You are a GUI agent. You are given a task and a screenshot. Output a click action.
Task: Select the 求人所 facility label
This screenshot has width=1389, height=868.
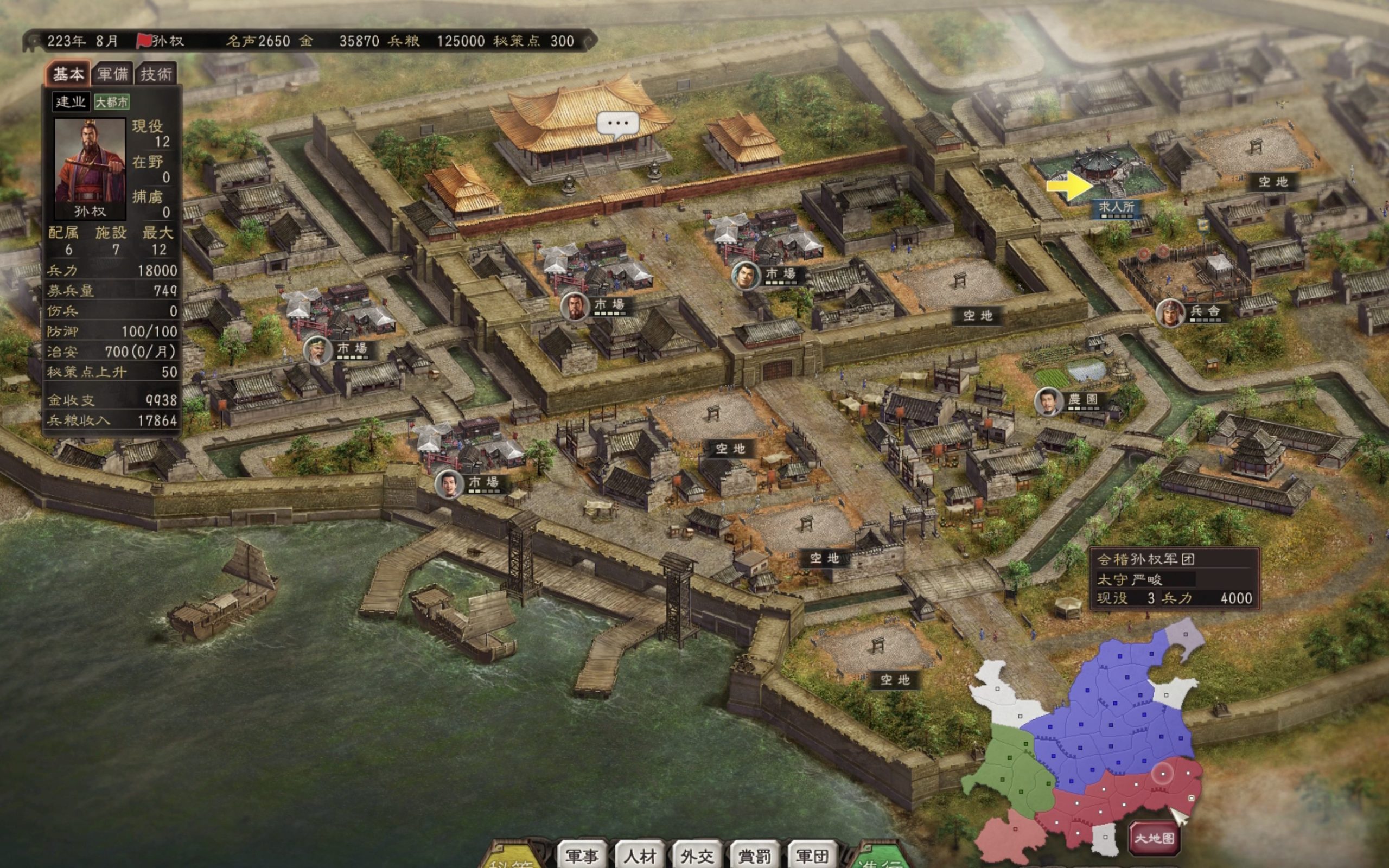point(1117,207)
